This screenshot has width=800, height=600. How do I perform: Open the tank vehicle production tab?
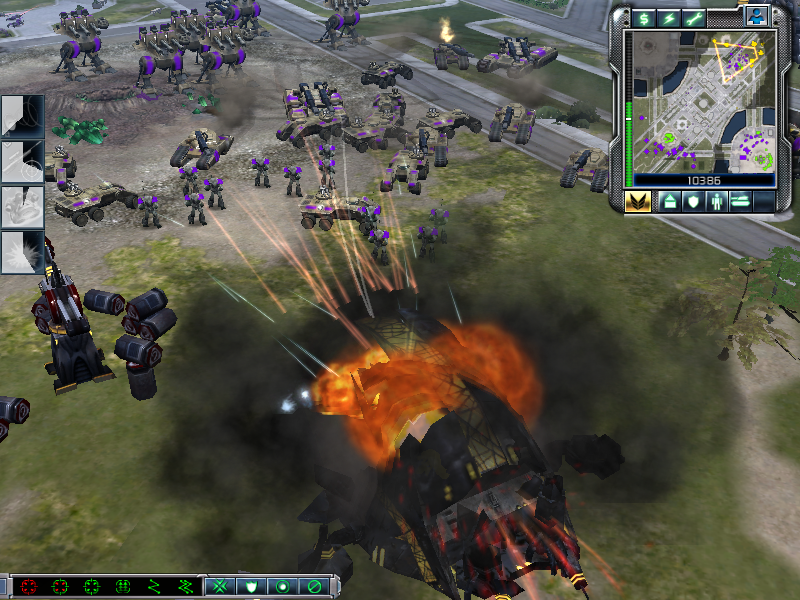pos(741,201)
